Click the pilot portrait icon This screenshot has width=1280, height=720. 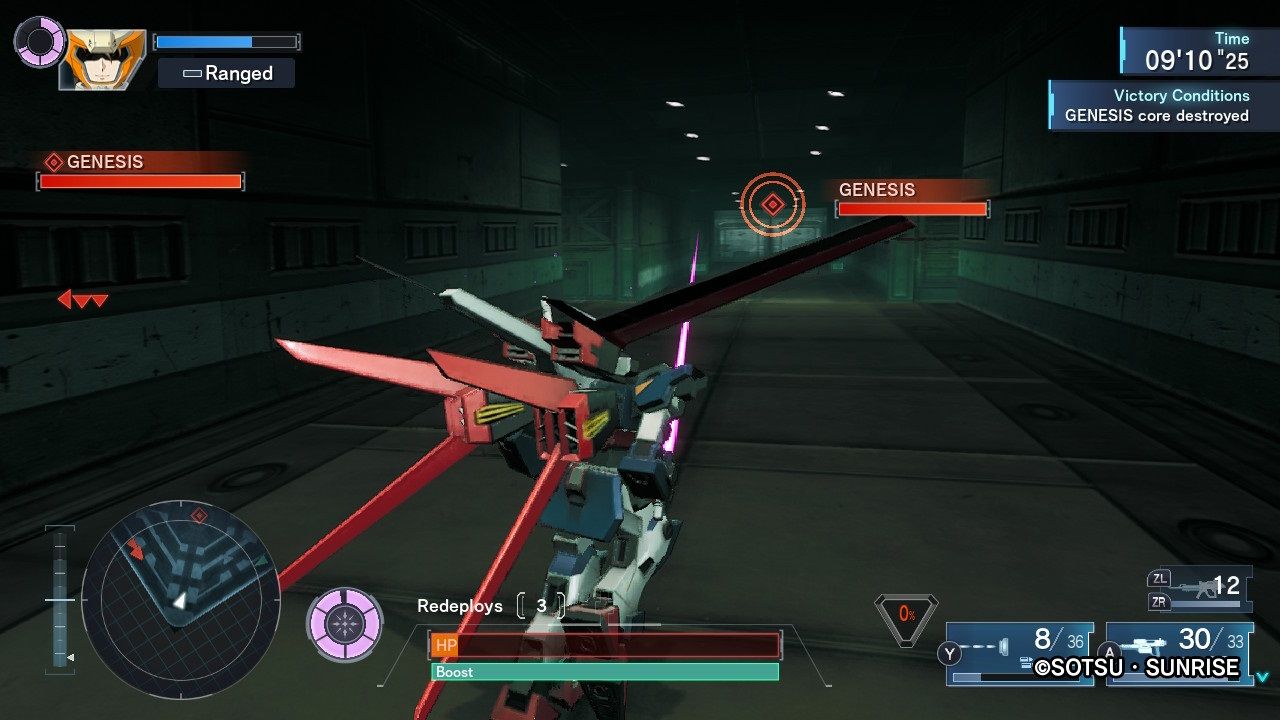pos(102,60)
